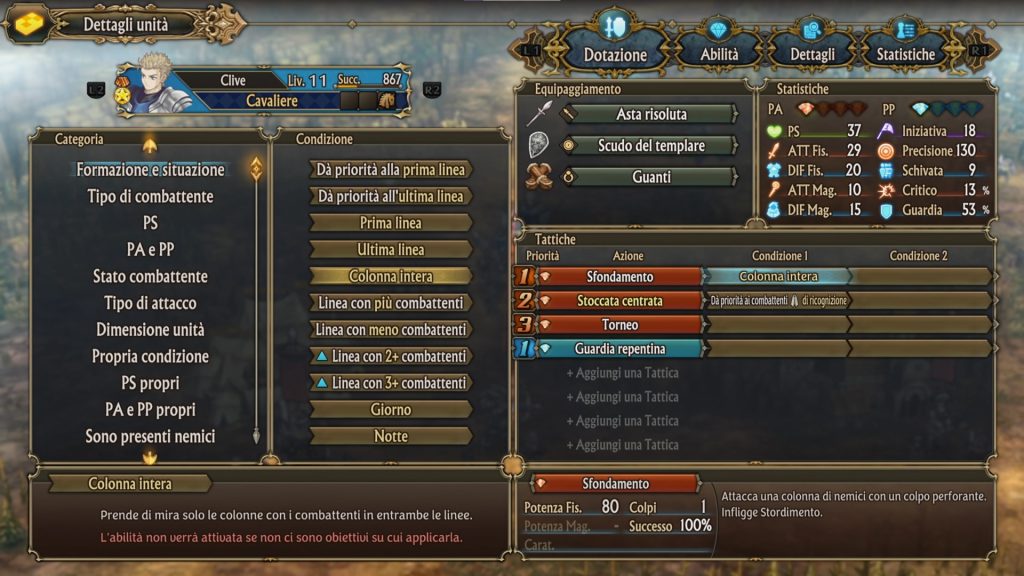Select the PA e PP category
The image size is (1024, 576).
coord(150,249)
